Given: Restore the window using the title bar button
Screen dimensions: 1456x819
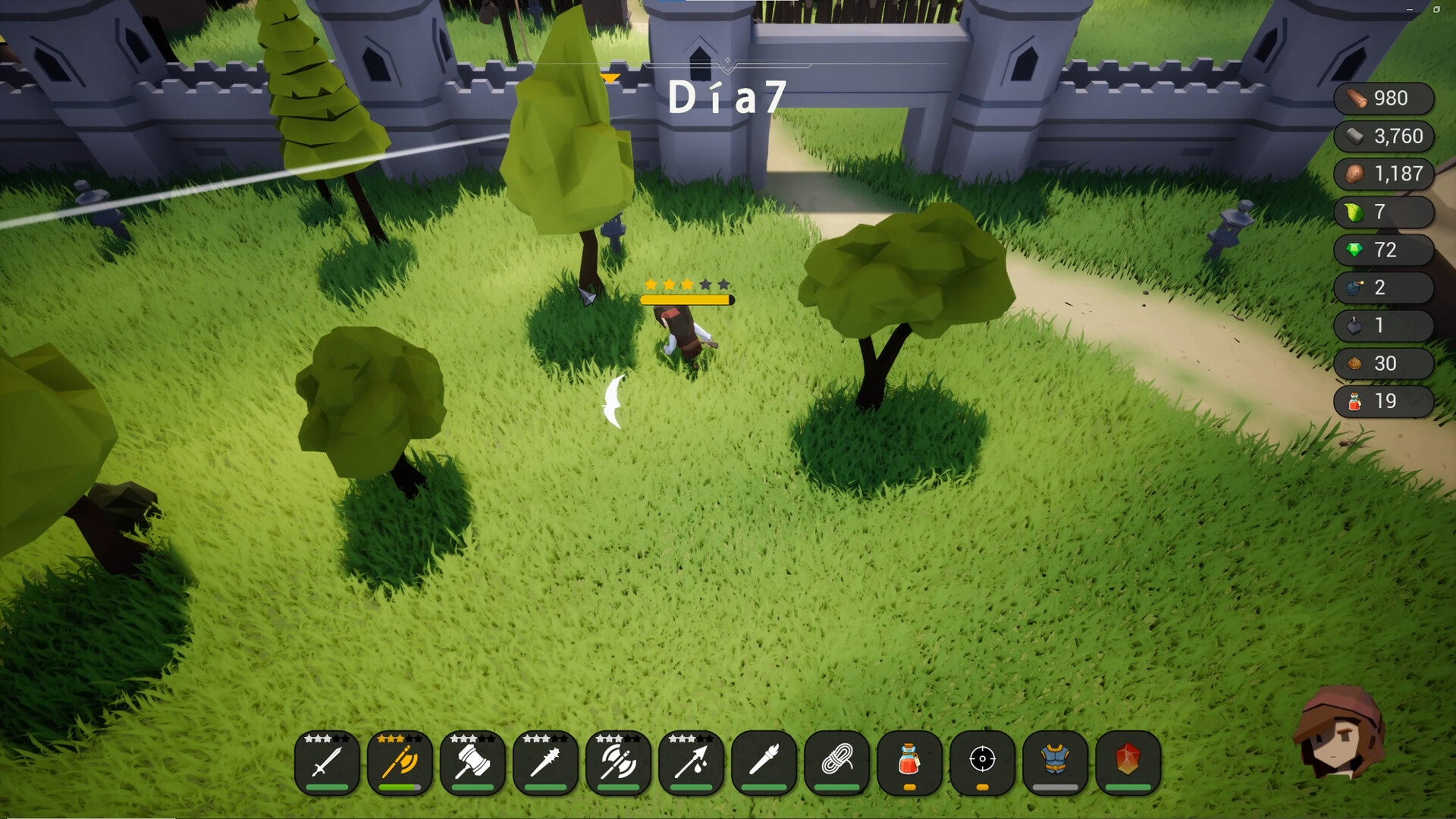Looking at the screenshot, I should [1436, 9].
